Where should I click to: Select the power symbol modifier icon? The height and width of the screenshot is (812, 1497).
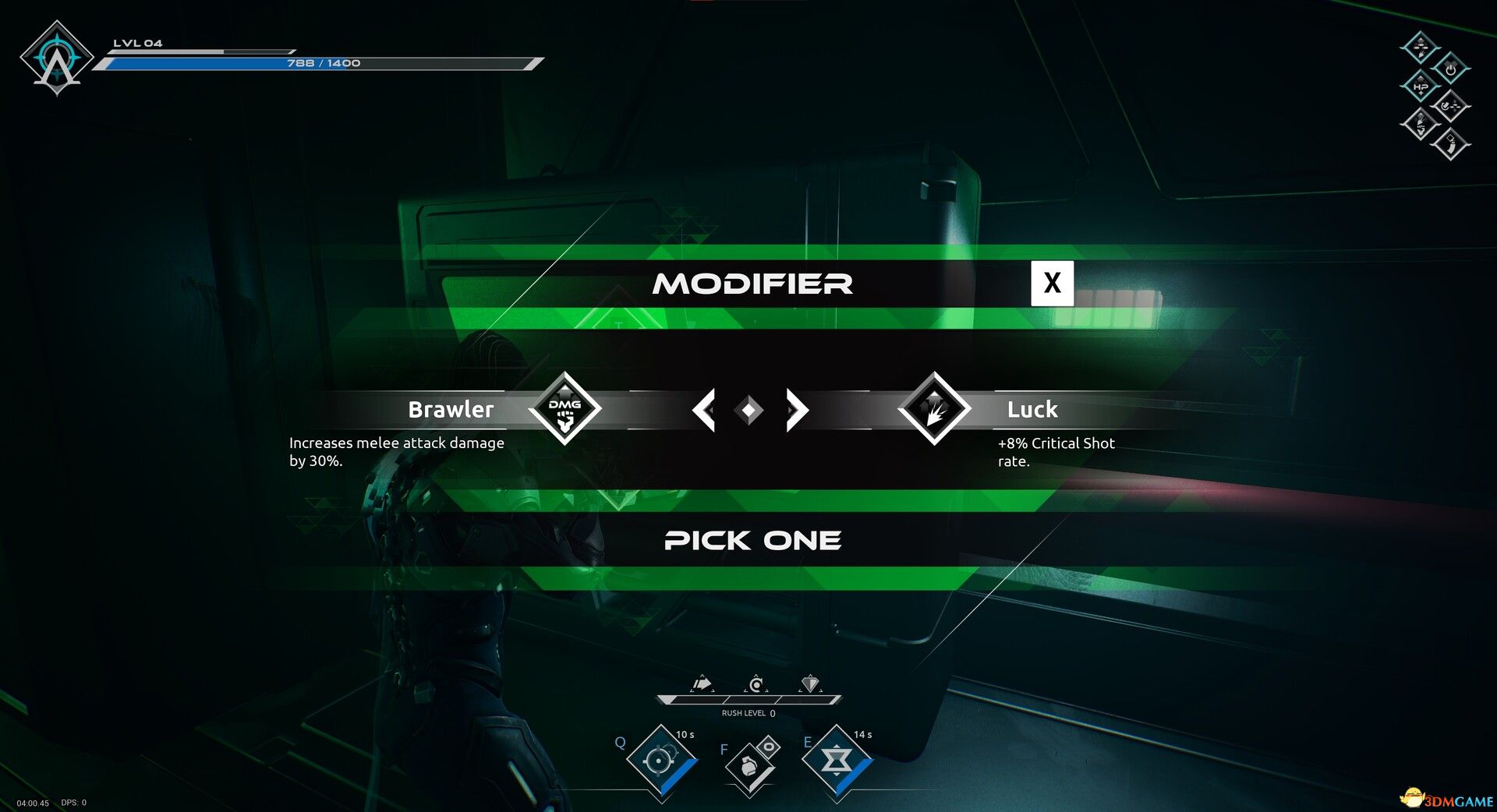click(1450, 69)
